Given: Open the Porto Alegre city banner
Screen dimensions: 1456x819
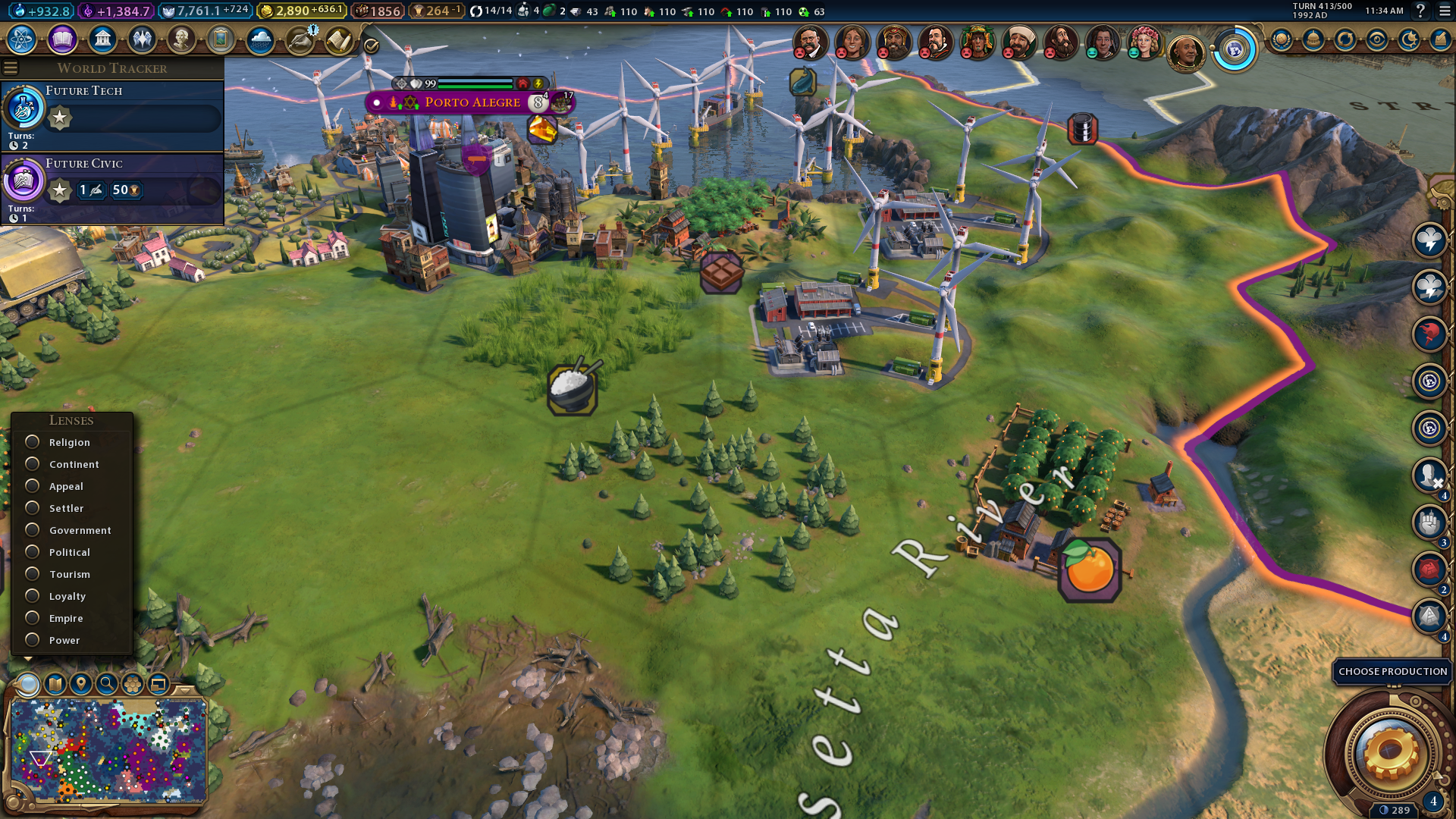Looking at the screenshot, I should pyautogui.click(x=472, y=102).
